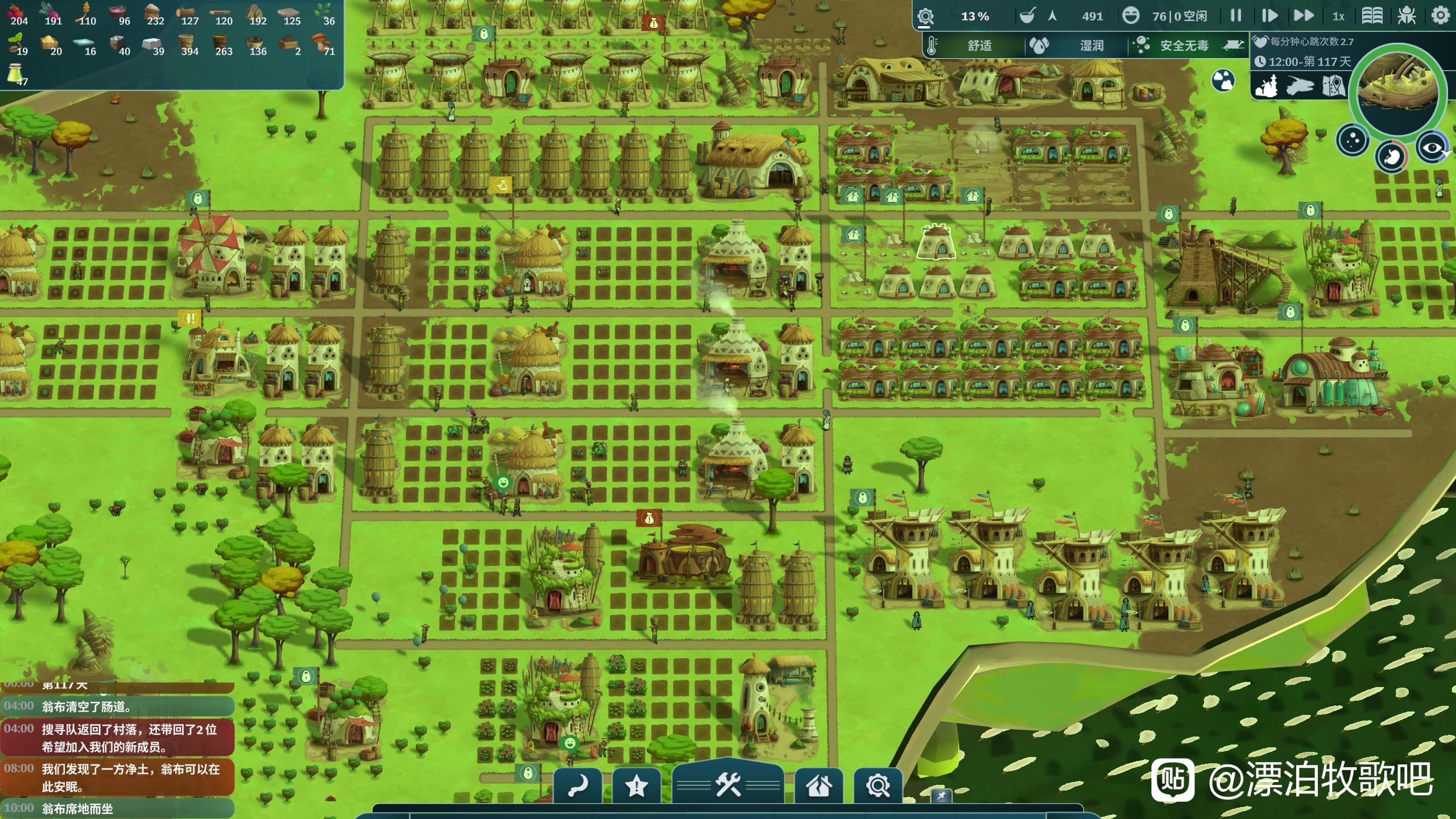Open the research progress magnifier
This screenshot has width=1456, height=819.
point(925,16)
